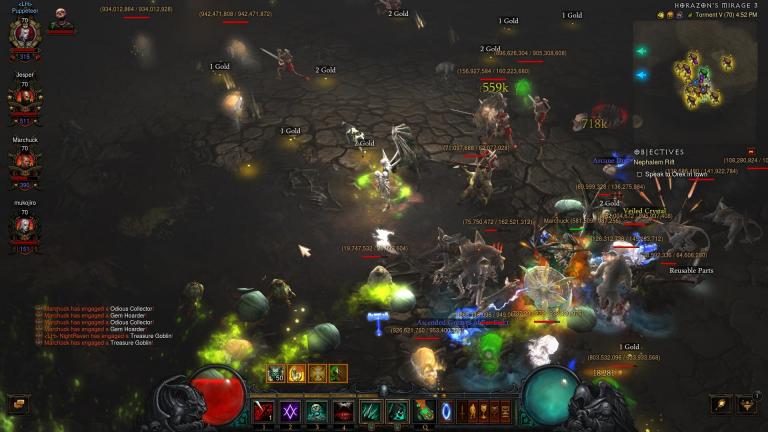Open the helmet-icon menu button bottom-right

[746, 404]
